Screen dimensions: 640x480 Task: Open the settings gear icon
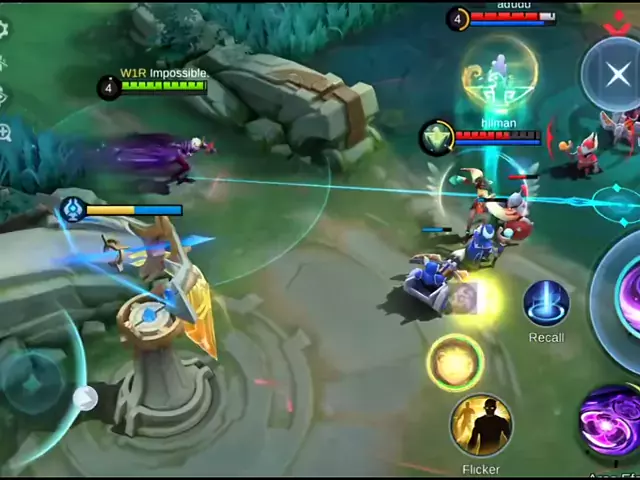[4, 30]
